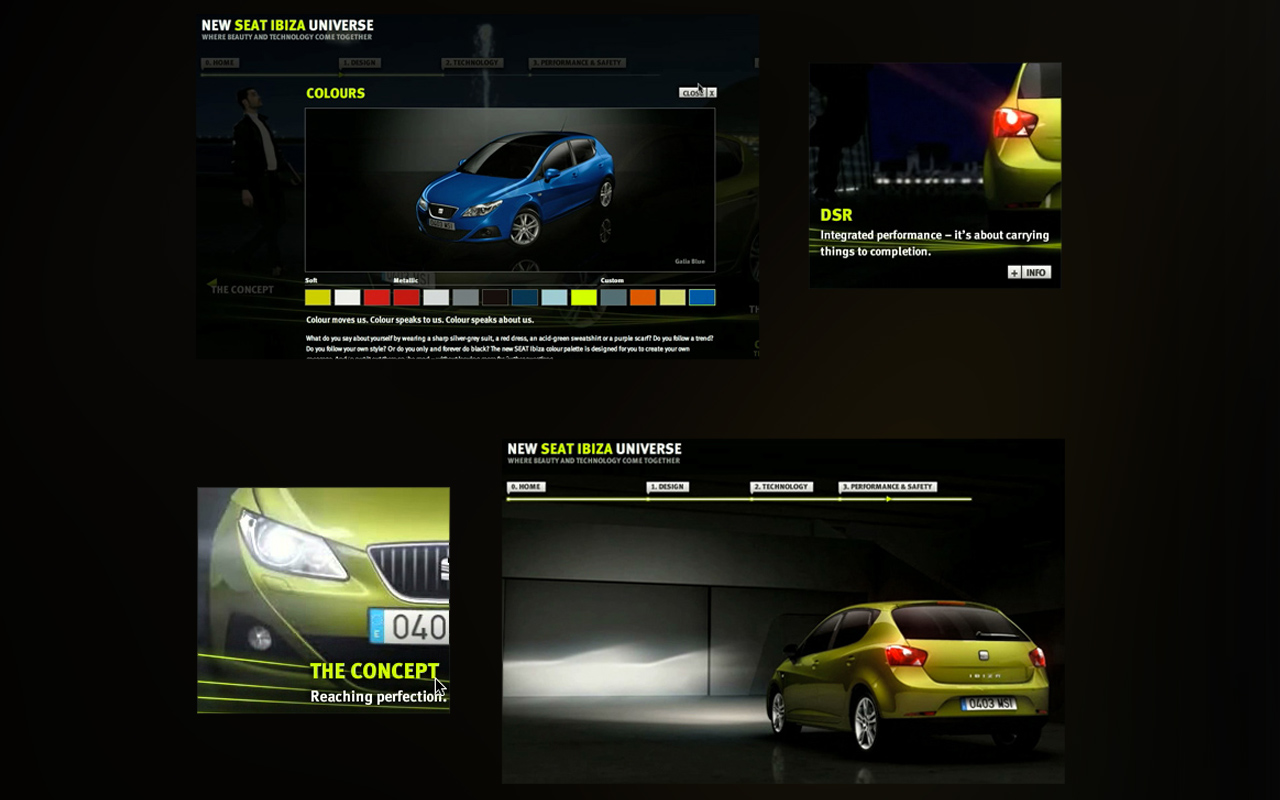The height and width of the screenshot is (800, 1280).
Task: Open the DSR Info button
Action: 1029,272
